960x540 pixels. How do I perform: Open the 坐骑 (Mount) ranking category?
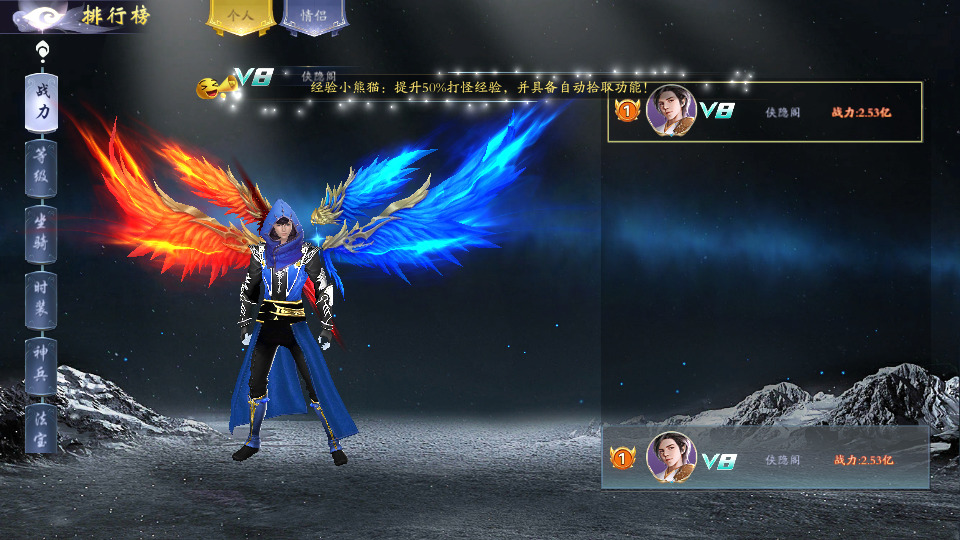pyautogui.click(x=41, y=232)
